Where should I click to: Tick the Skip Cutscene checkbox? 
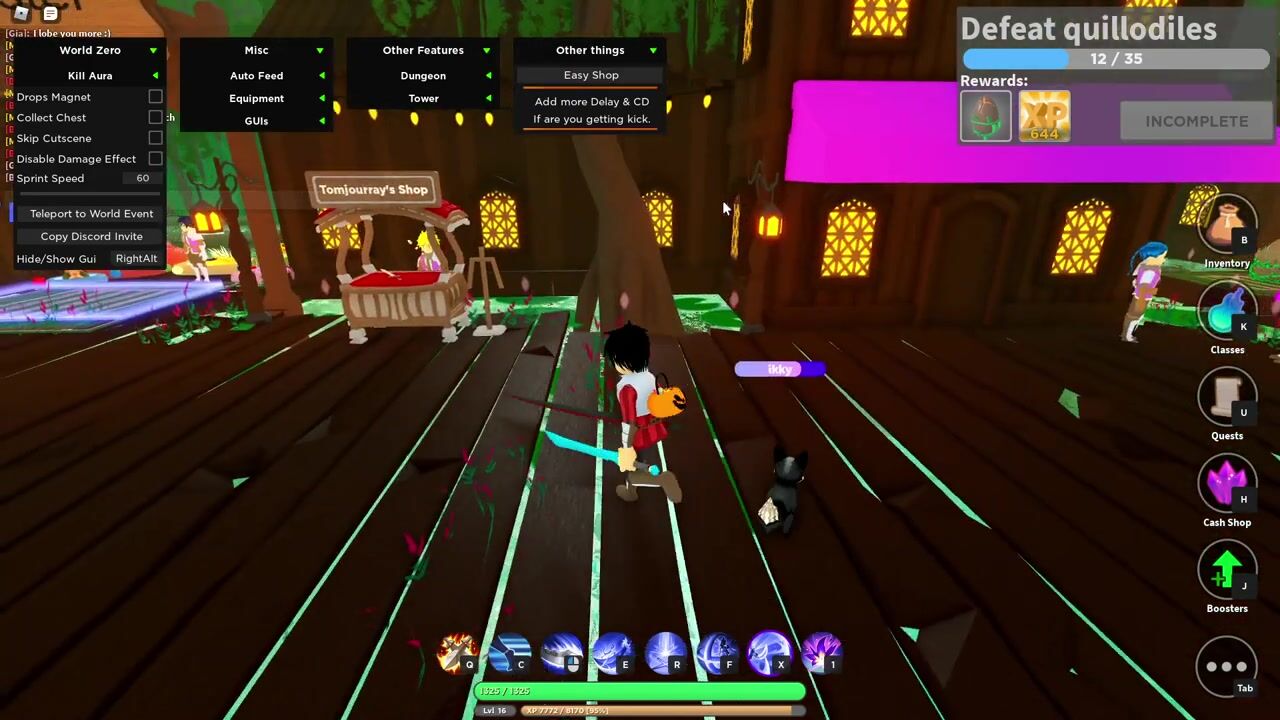155,138
